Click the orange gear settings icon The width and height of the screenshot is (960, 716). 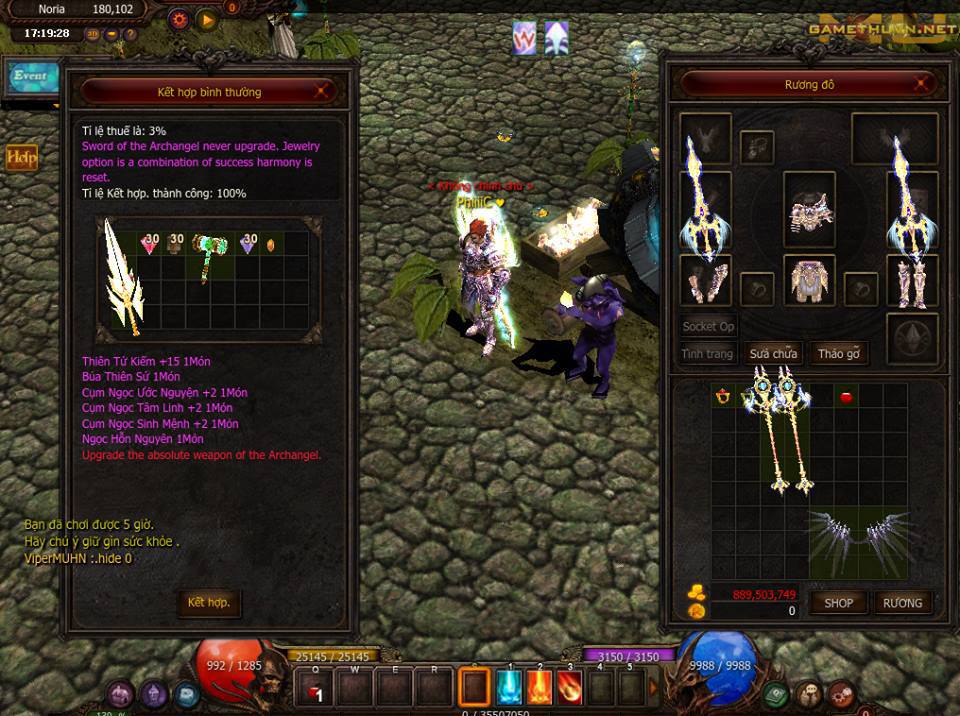(179, 18)
